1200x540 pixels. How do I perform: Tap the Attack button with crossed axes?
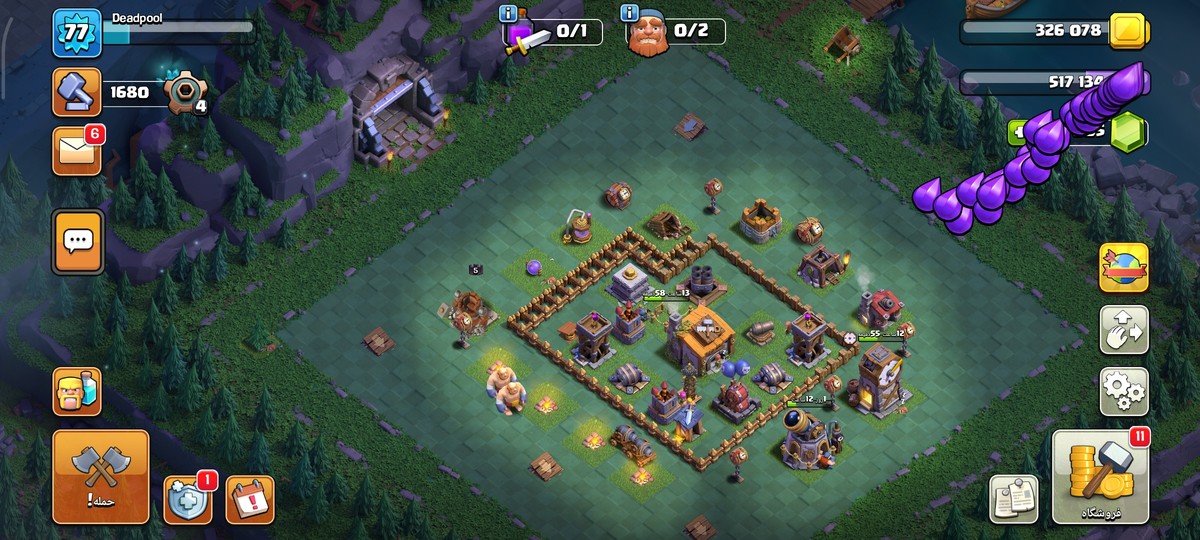coord(100,477)
